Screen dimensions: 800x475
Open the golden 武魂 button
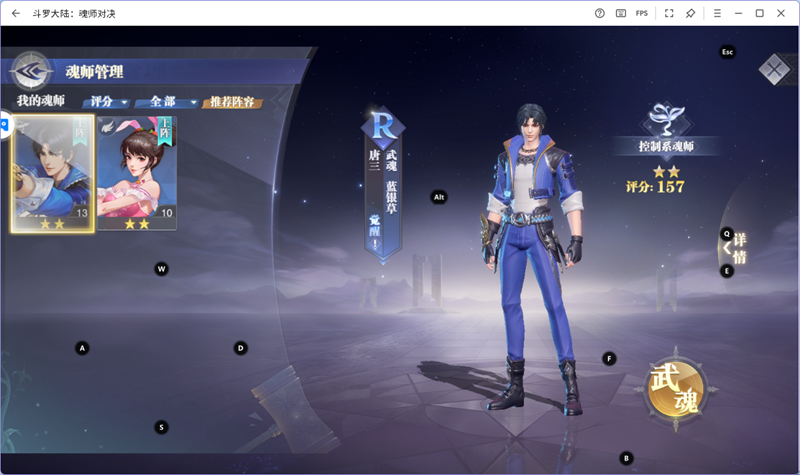(x=674, y=385)
